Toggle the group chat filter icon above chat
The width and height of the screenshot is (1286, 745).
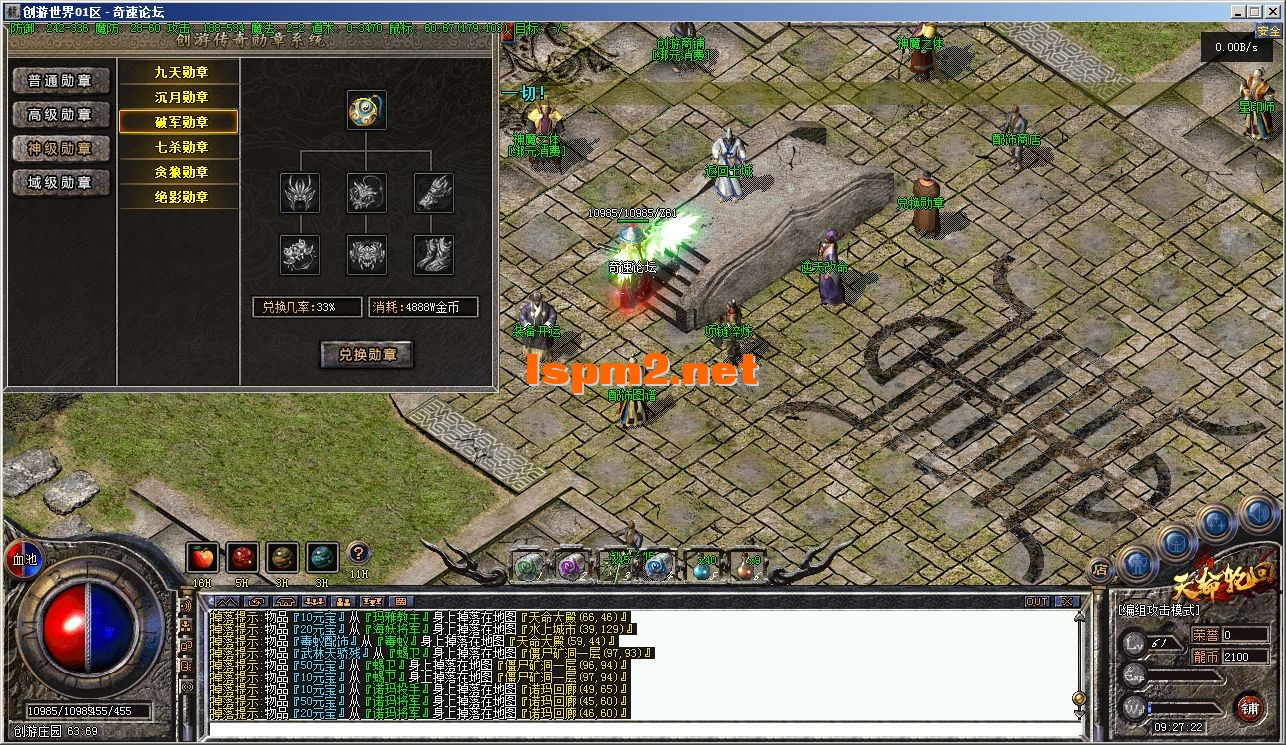pyautogui.click(x=314, y=601)
